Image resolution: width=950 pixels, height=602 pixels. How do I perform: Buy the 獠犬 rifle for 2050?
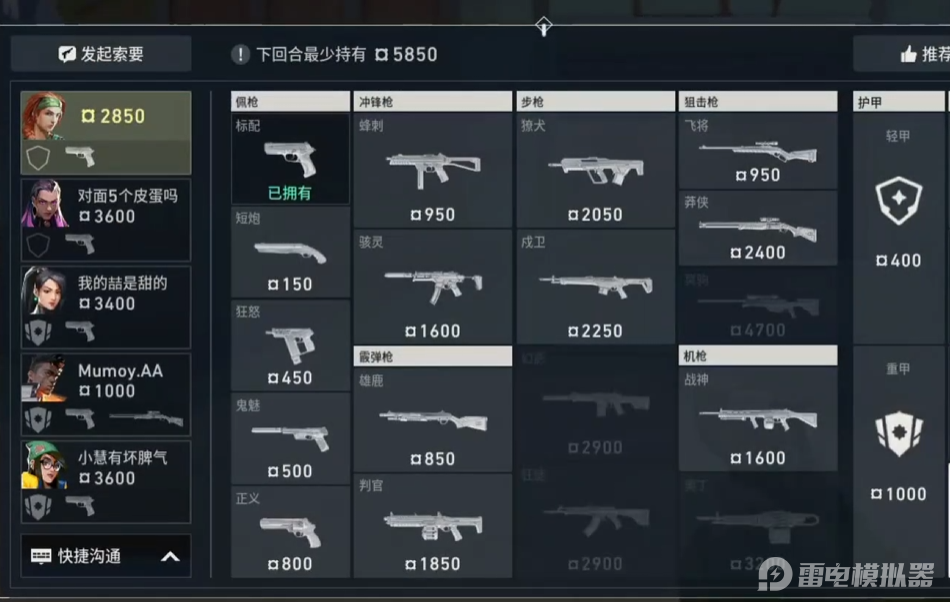click(x=595, y=171)
